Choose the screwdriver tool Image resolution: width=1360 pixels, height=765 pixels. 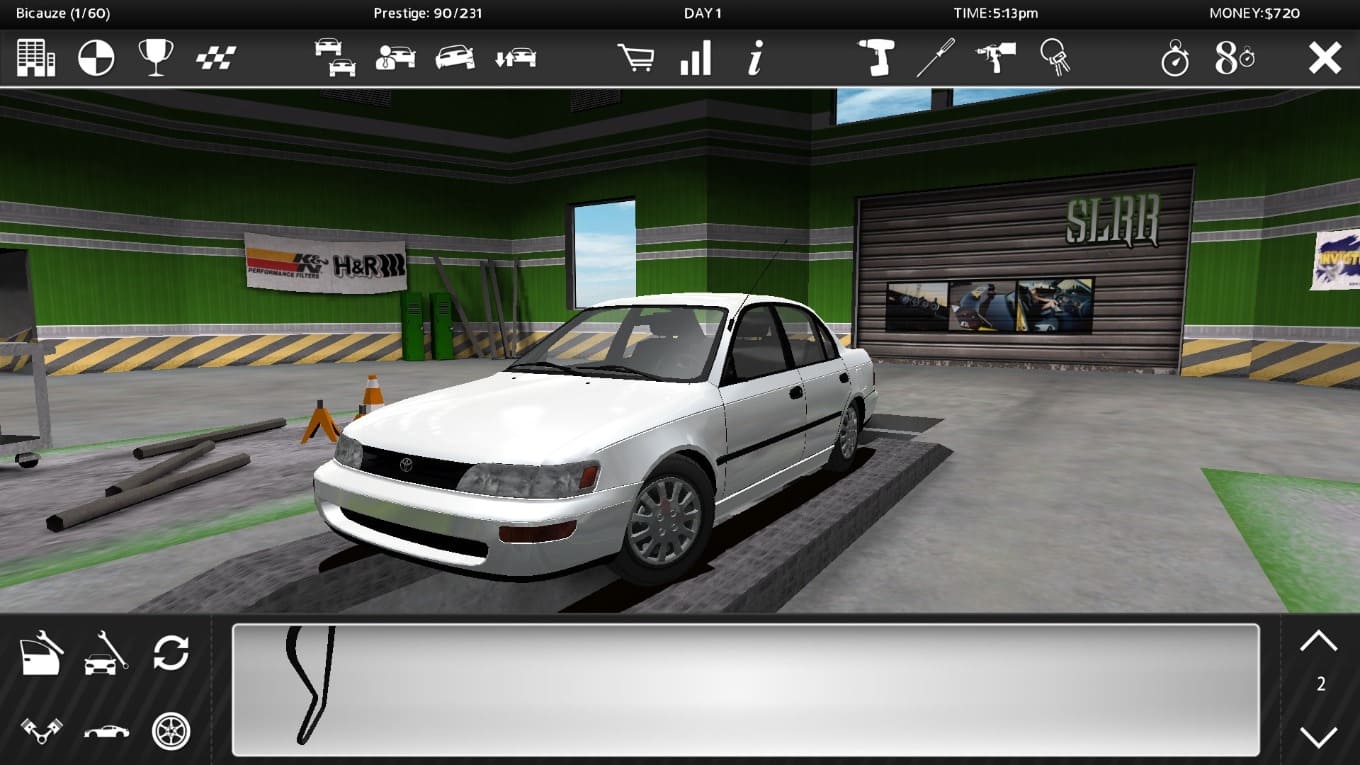pyautogui.click(x=936, y=58)
